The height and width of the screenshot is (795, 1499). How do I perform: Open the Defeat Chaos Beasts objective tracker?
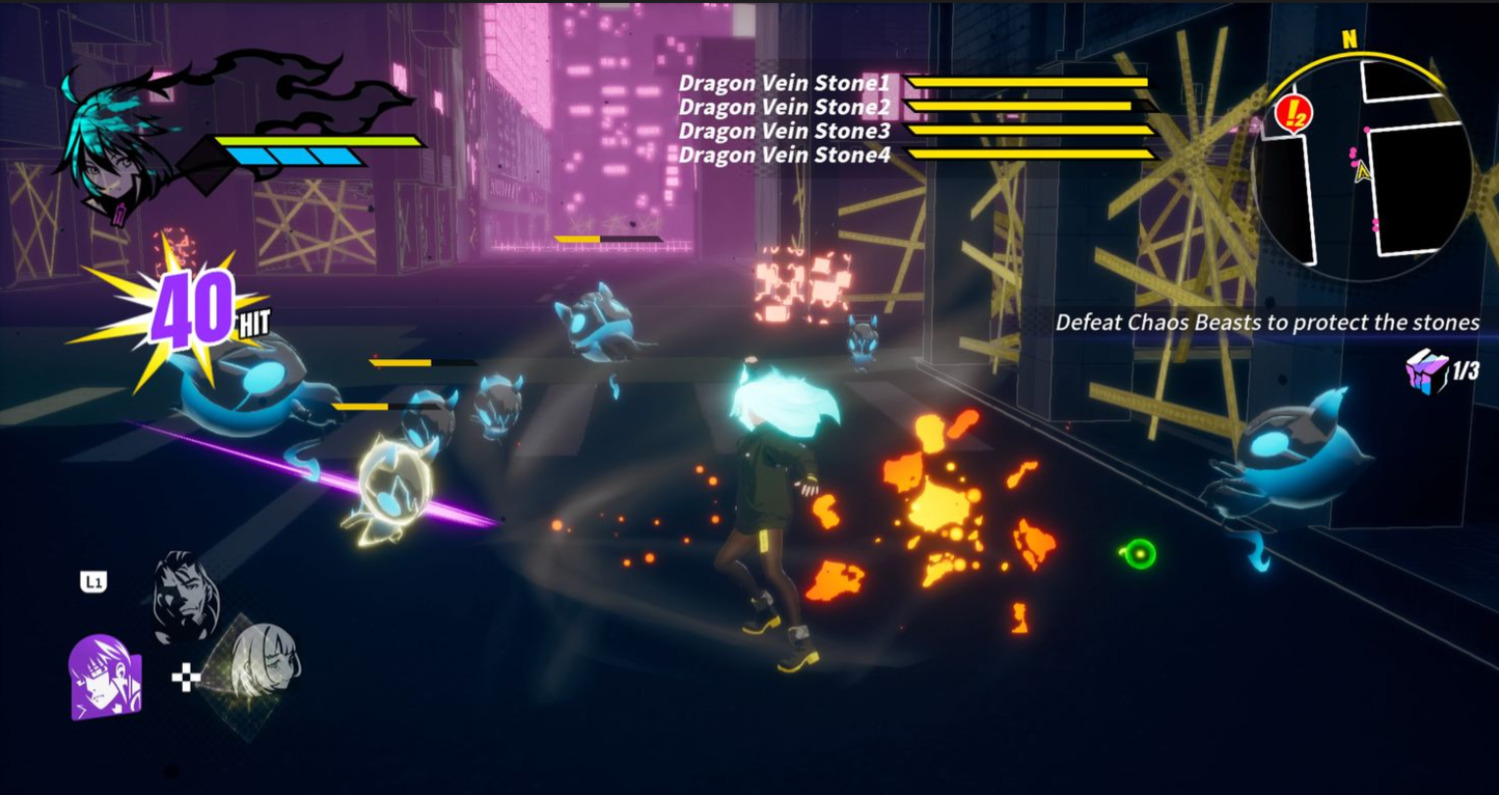click(1267, 322)
